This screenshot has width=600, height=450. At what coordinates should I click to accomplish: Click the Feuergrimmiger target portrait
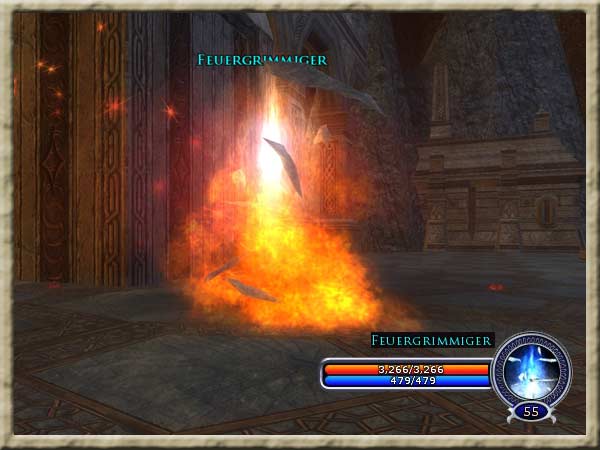531,370
